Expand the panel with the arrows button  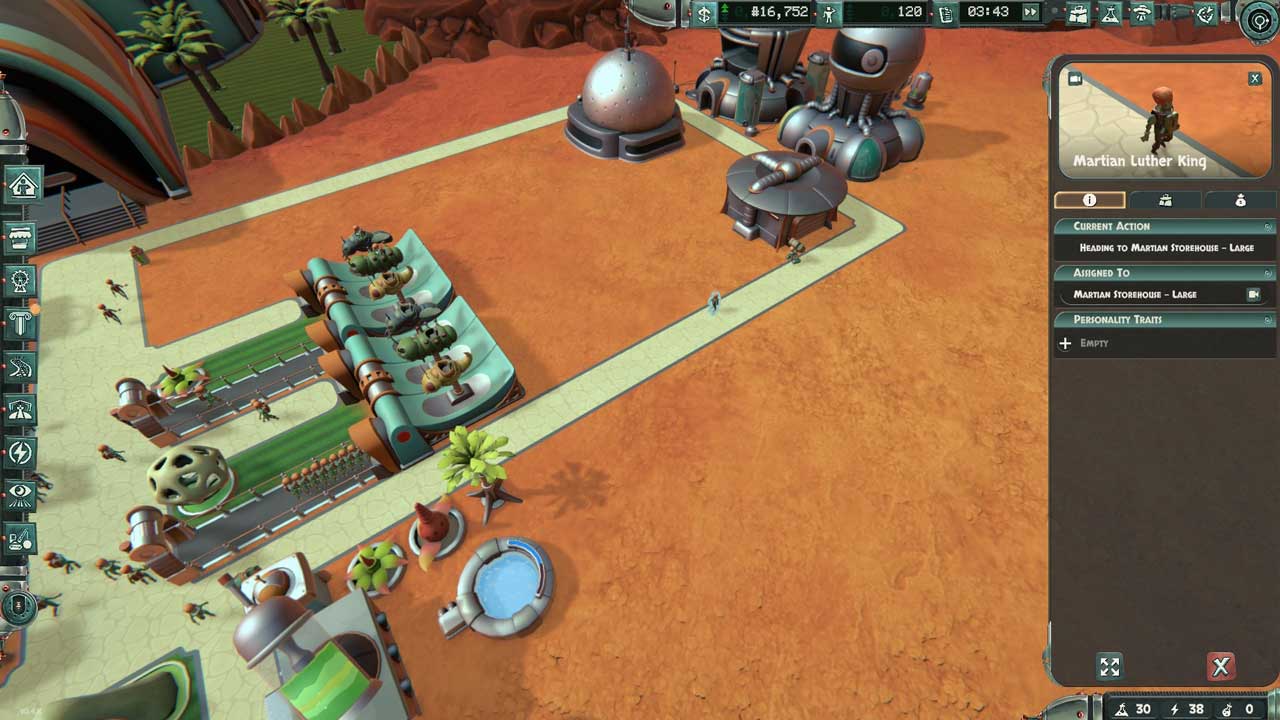point(1109,667)
